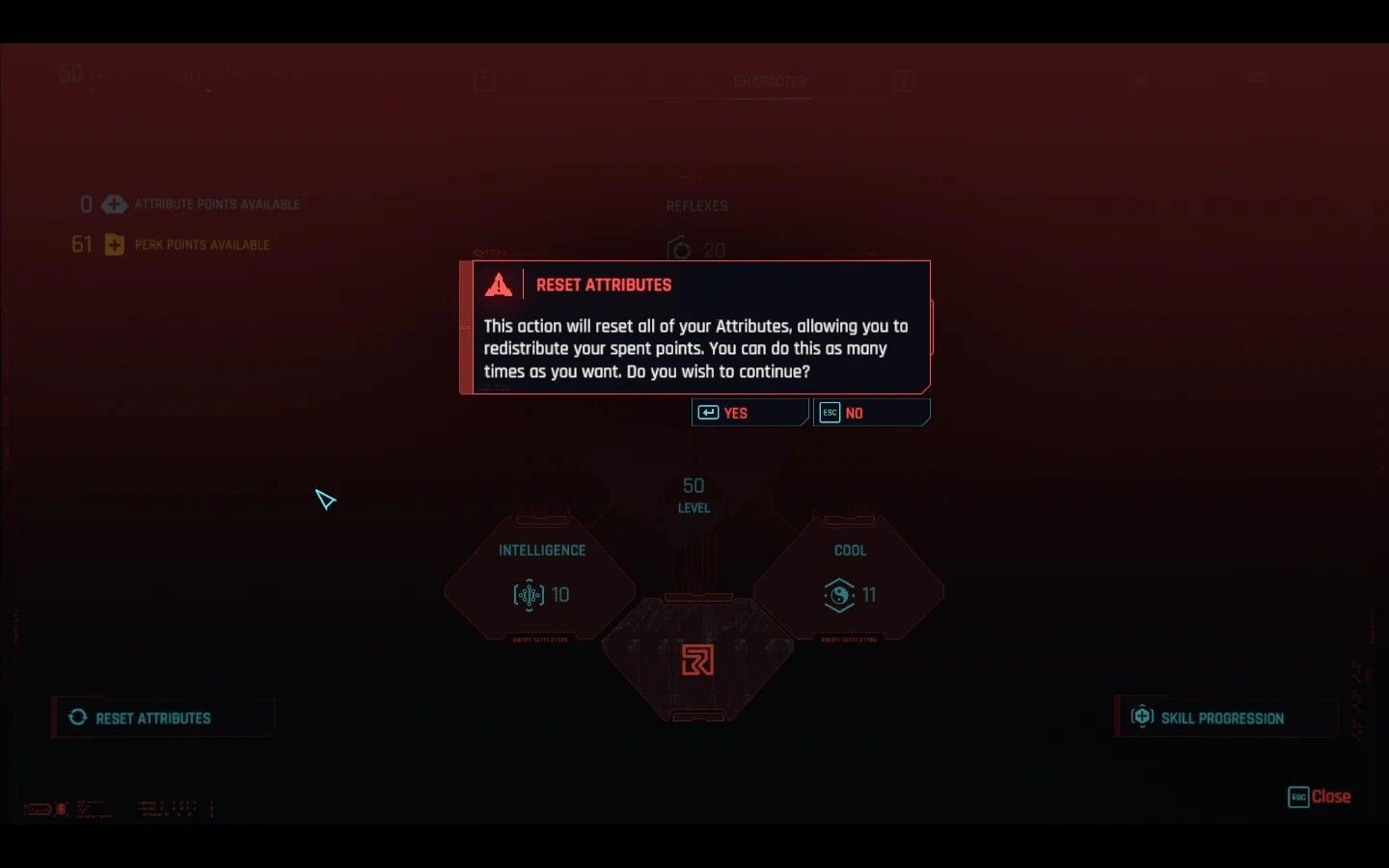Screen dimensions: 1389x868
Task: Click the Relic emblem in the center hexagon
Action: [697, 661]
